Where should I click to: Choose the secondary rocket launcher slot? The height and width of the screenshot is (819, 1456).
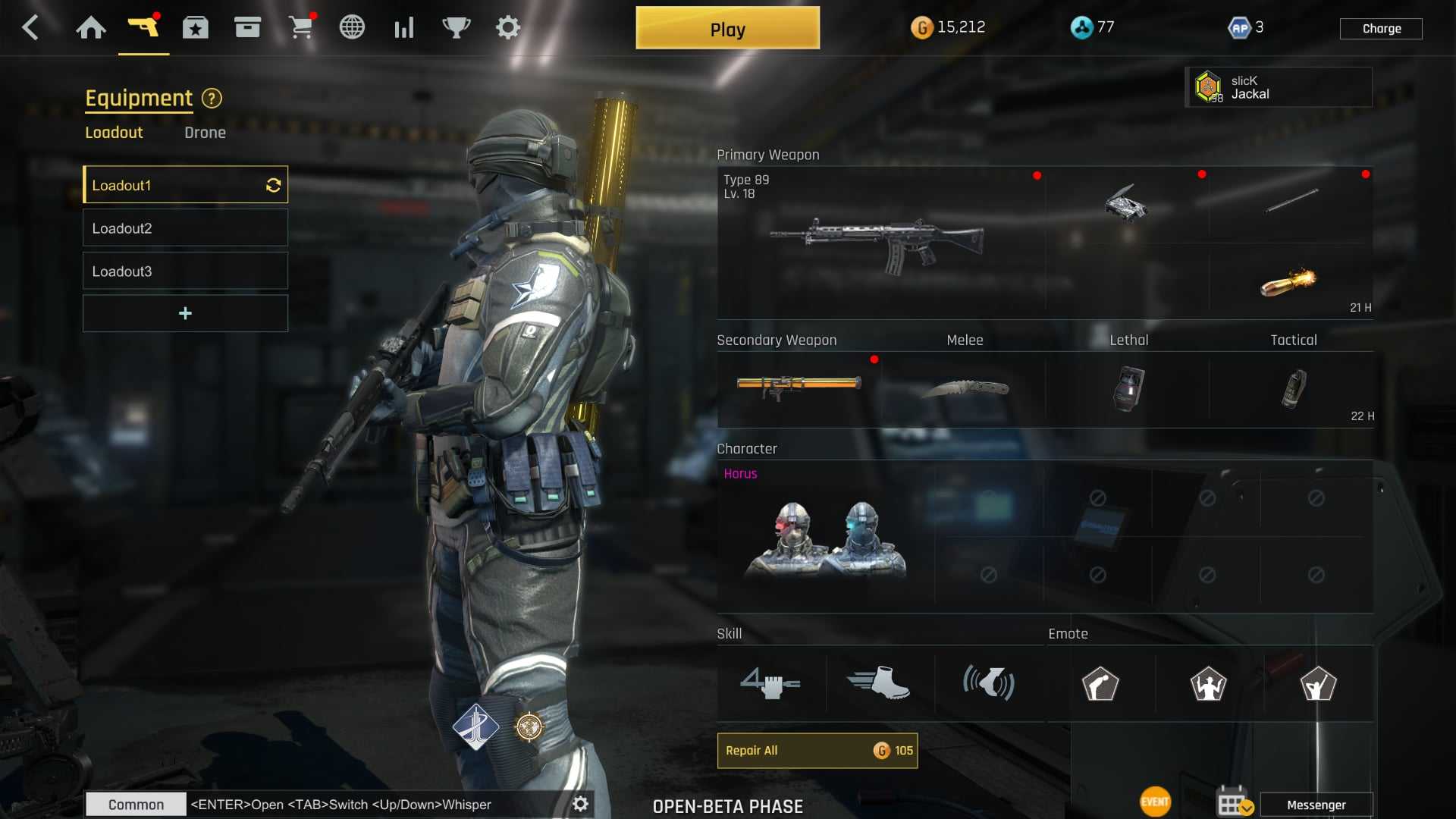tap(799, 388)
